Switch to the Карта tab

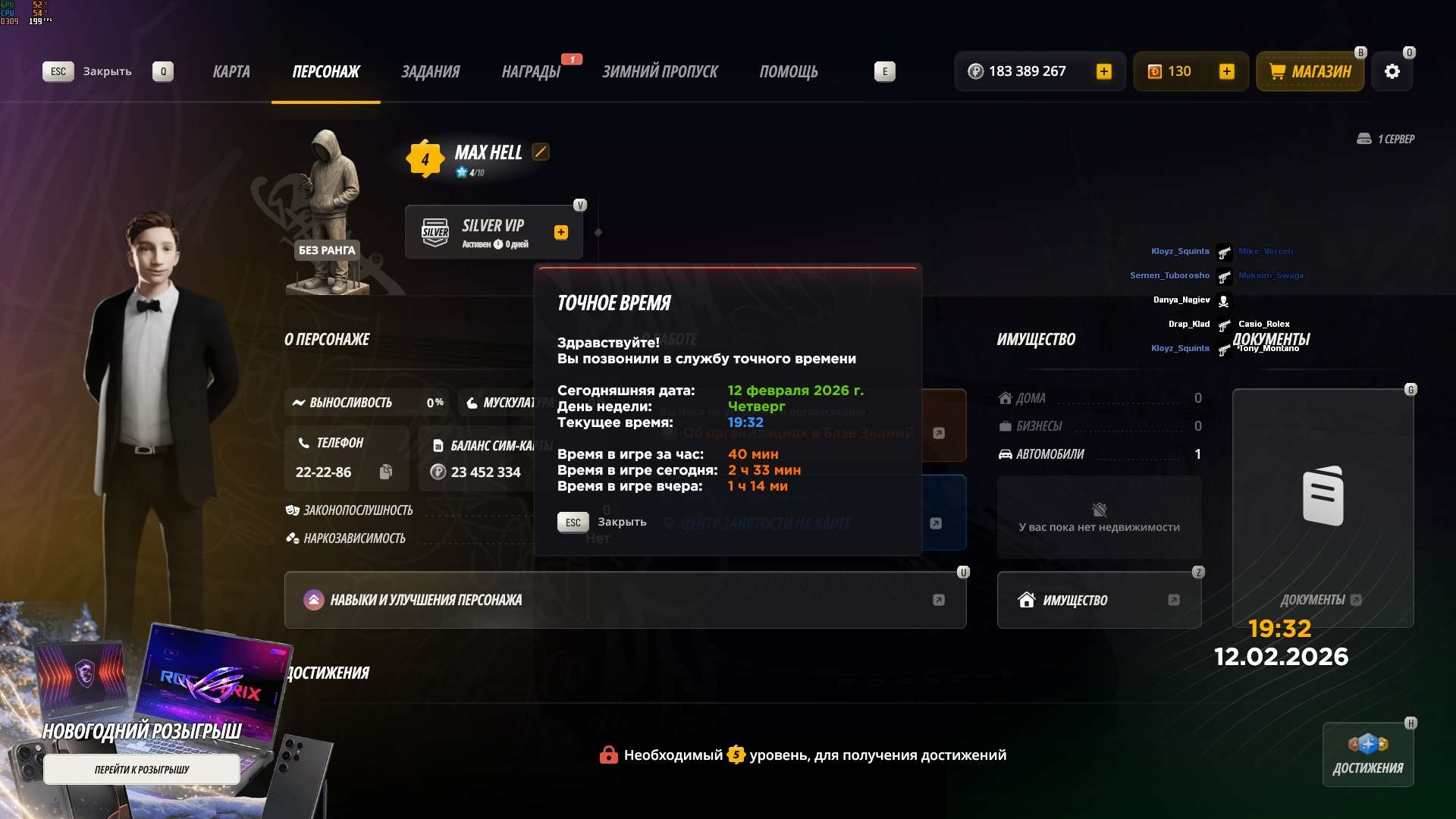231,71
